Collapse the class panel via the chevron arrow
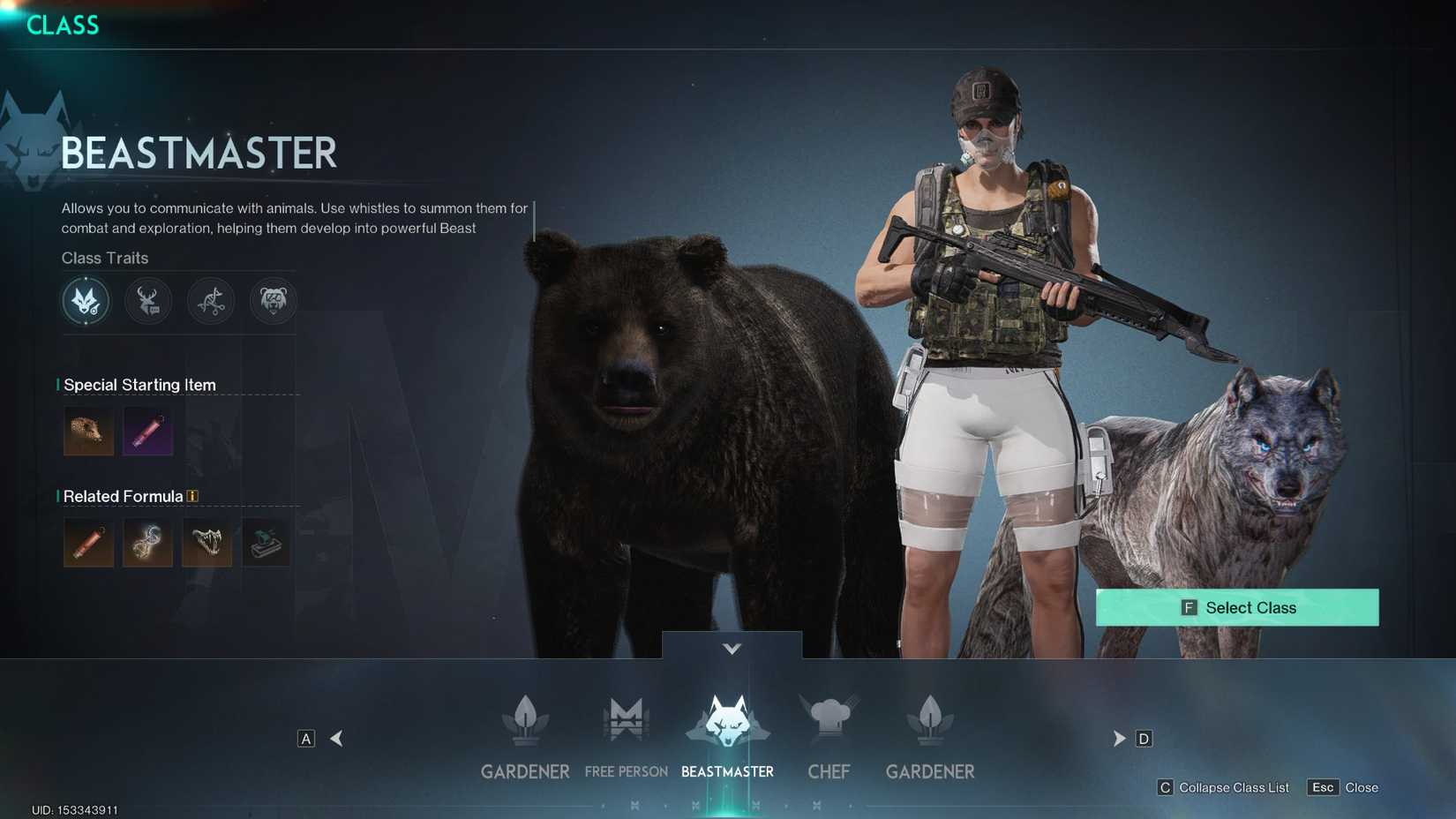This screenshot has height=819, width=1456. point(731,647)
